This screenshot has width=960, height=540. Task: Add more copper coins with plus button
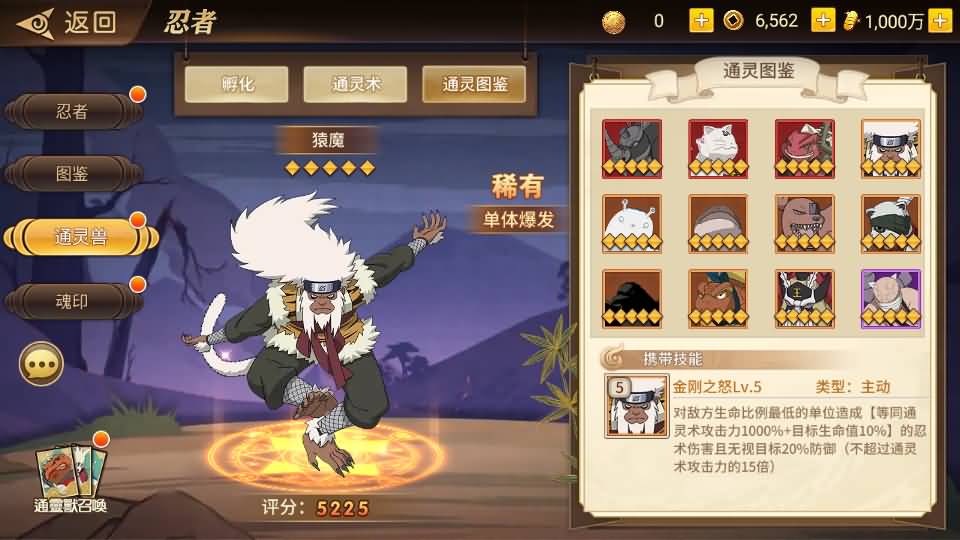701,20
